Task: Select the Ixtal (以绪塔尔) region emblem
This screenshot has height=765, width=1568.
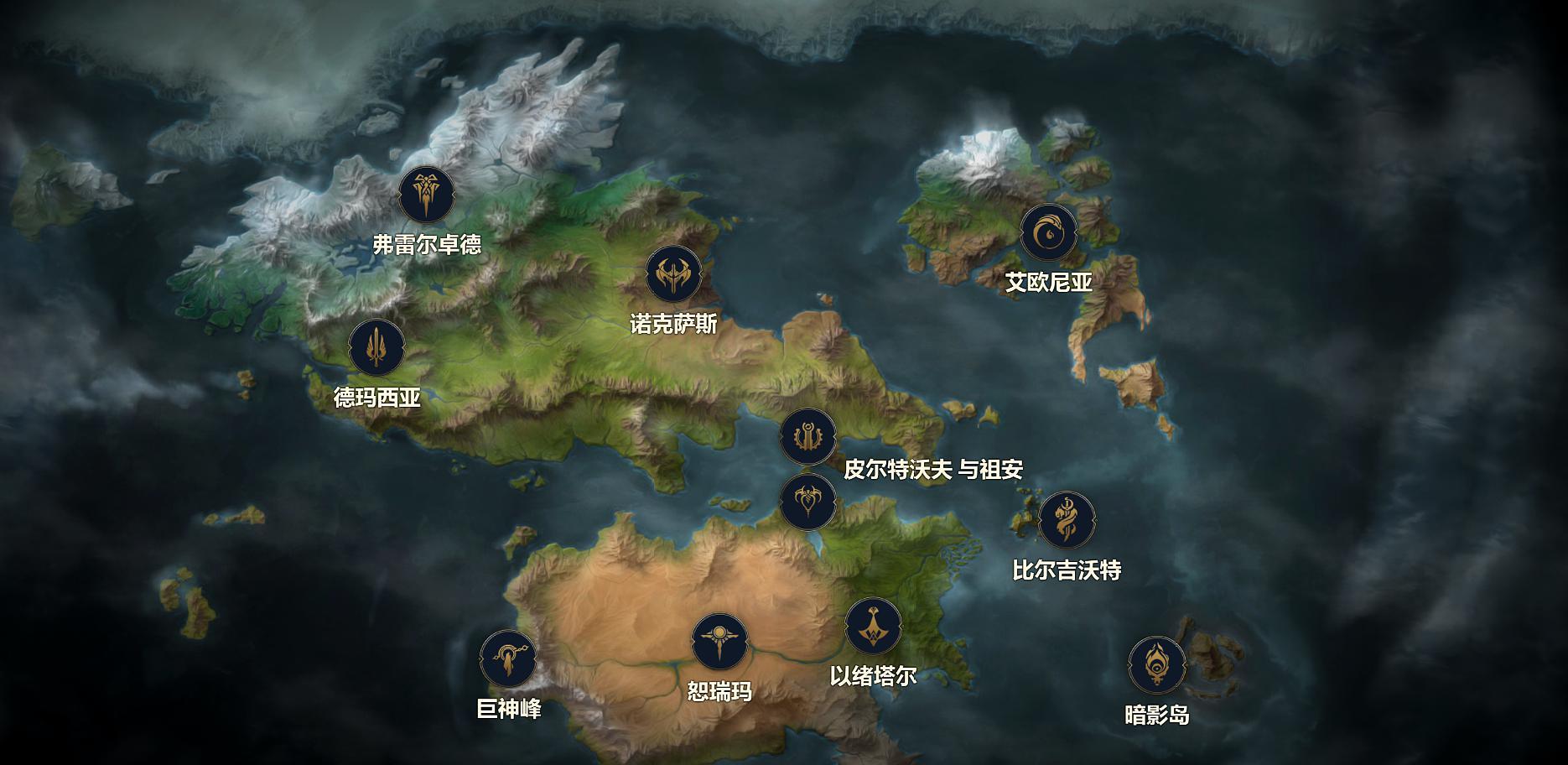Action: tap(873, 626)
